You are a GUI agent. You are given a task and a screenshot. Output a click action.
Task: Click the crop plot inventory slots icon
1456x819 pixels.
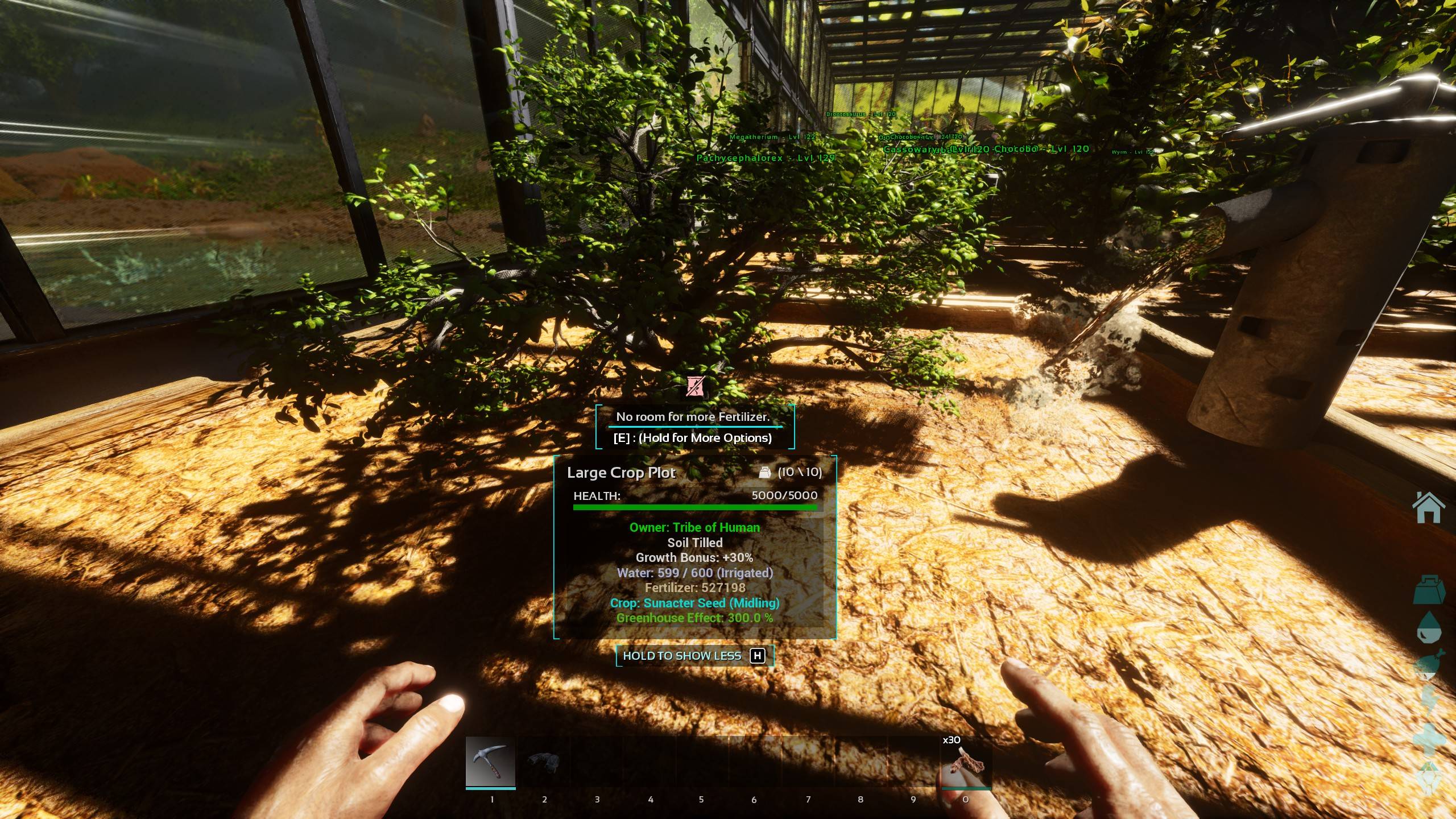[x=764, y=472]
